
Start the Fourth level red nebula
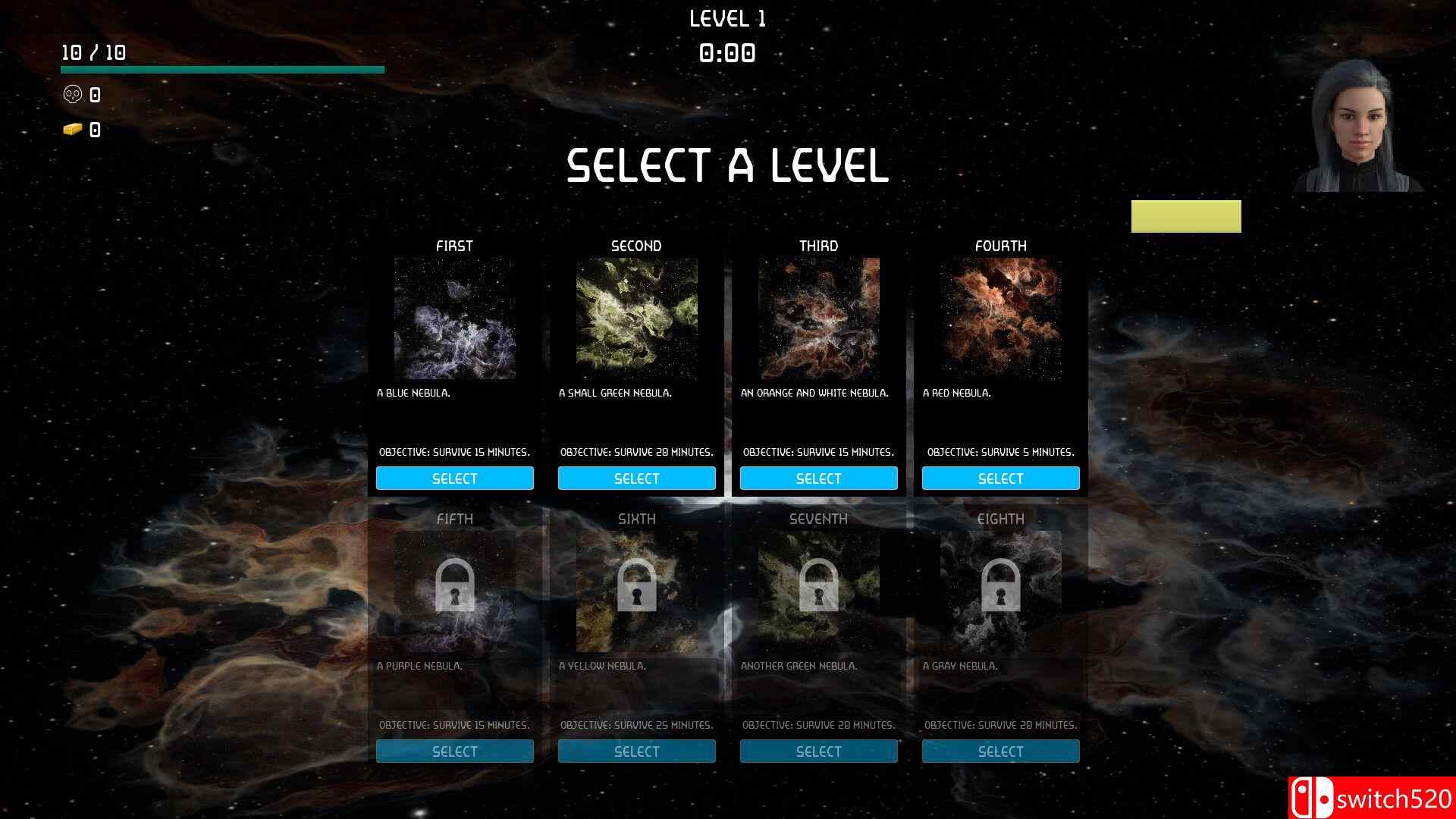(x=1000, y=479)
